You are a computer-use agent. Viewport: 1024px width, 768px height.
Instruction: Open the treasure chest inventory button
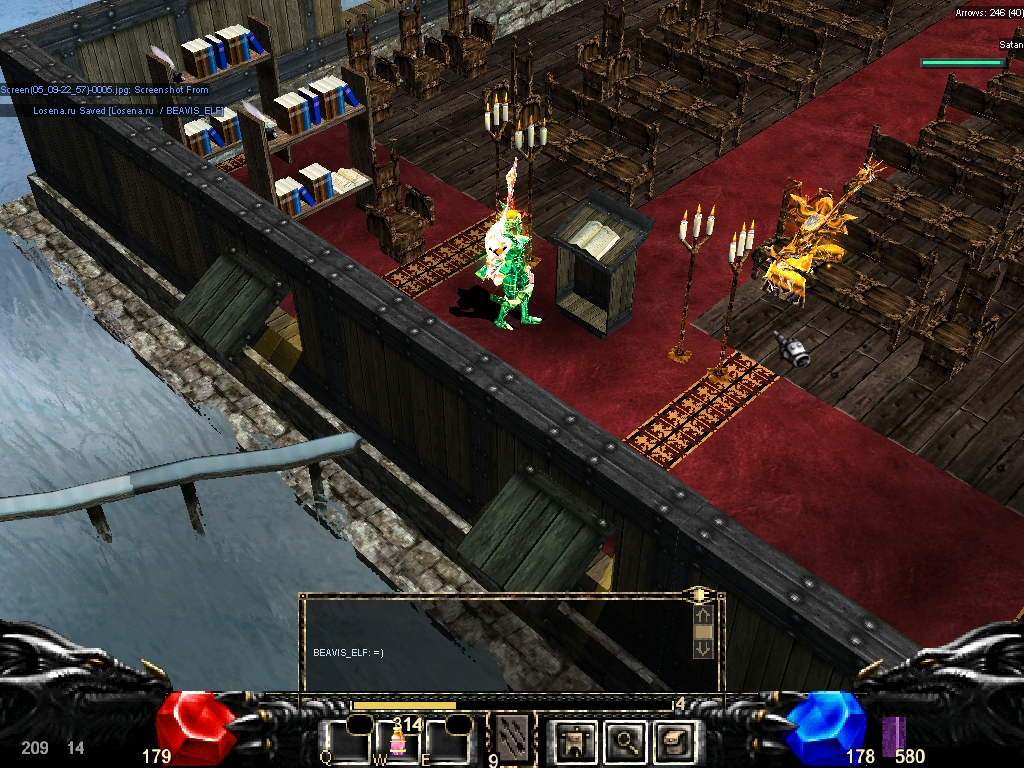[x=675, y=741]
